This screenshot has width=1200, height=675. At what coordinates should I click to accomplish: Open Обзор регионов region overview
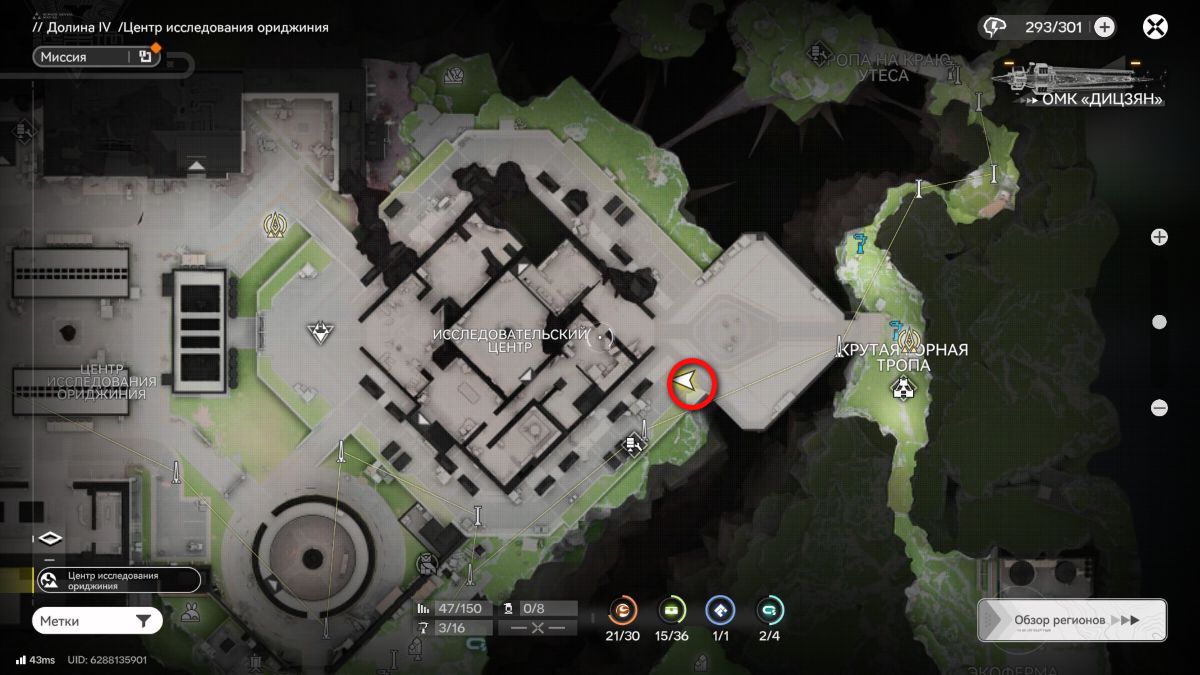(1071, 620)
